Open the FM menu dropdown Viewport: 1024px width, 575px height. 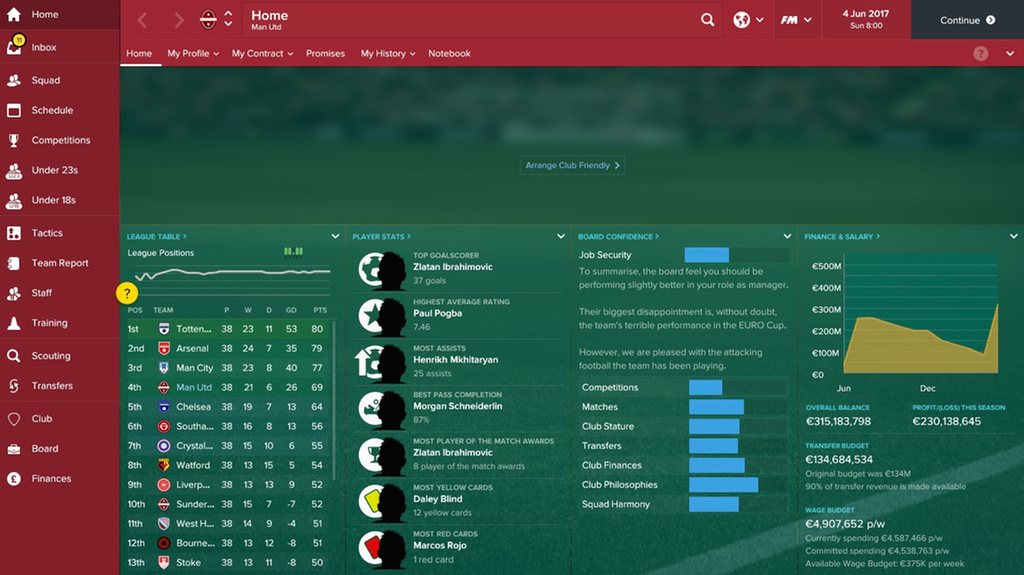[x=796, y=20]
